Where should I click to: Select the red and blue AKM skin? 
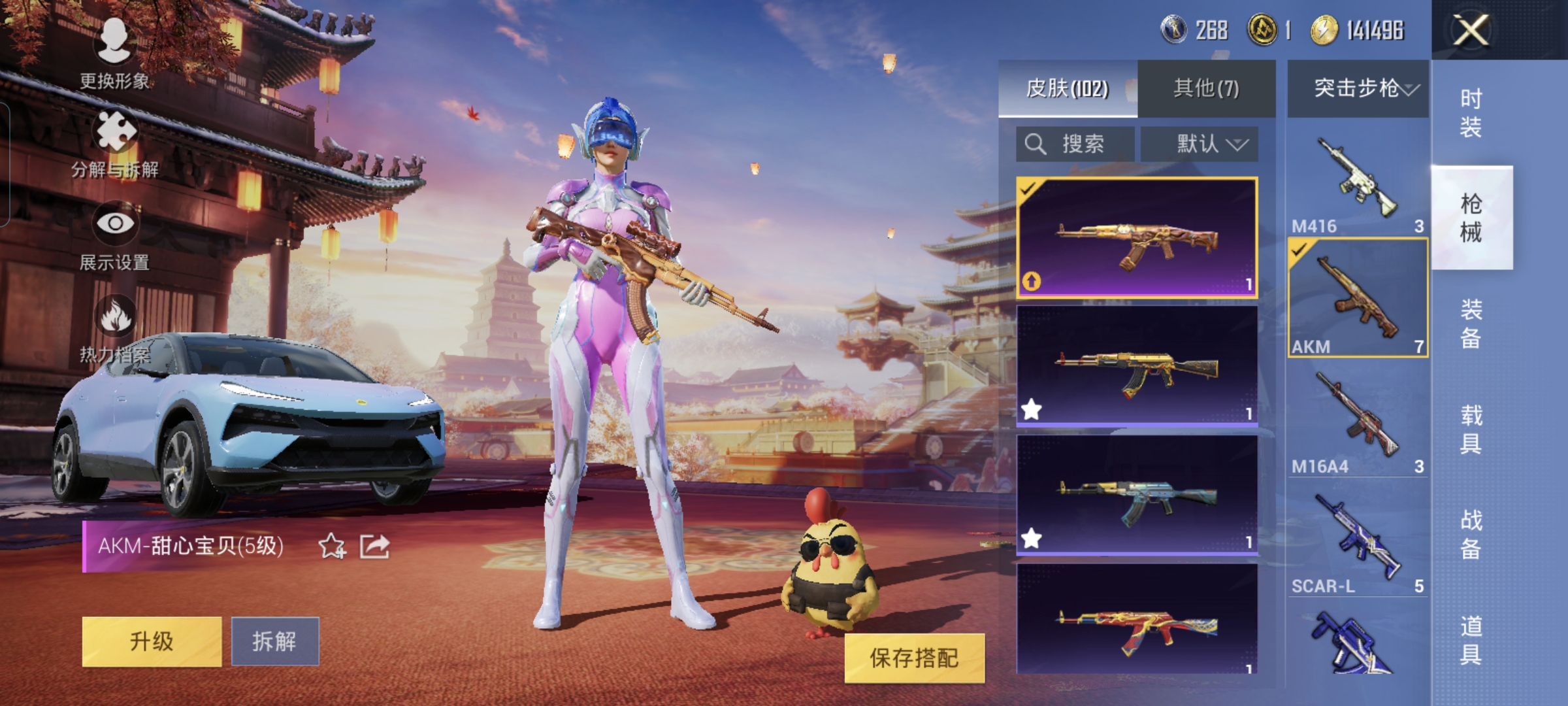(1137, 620)
